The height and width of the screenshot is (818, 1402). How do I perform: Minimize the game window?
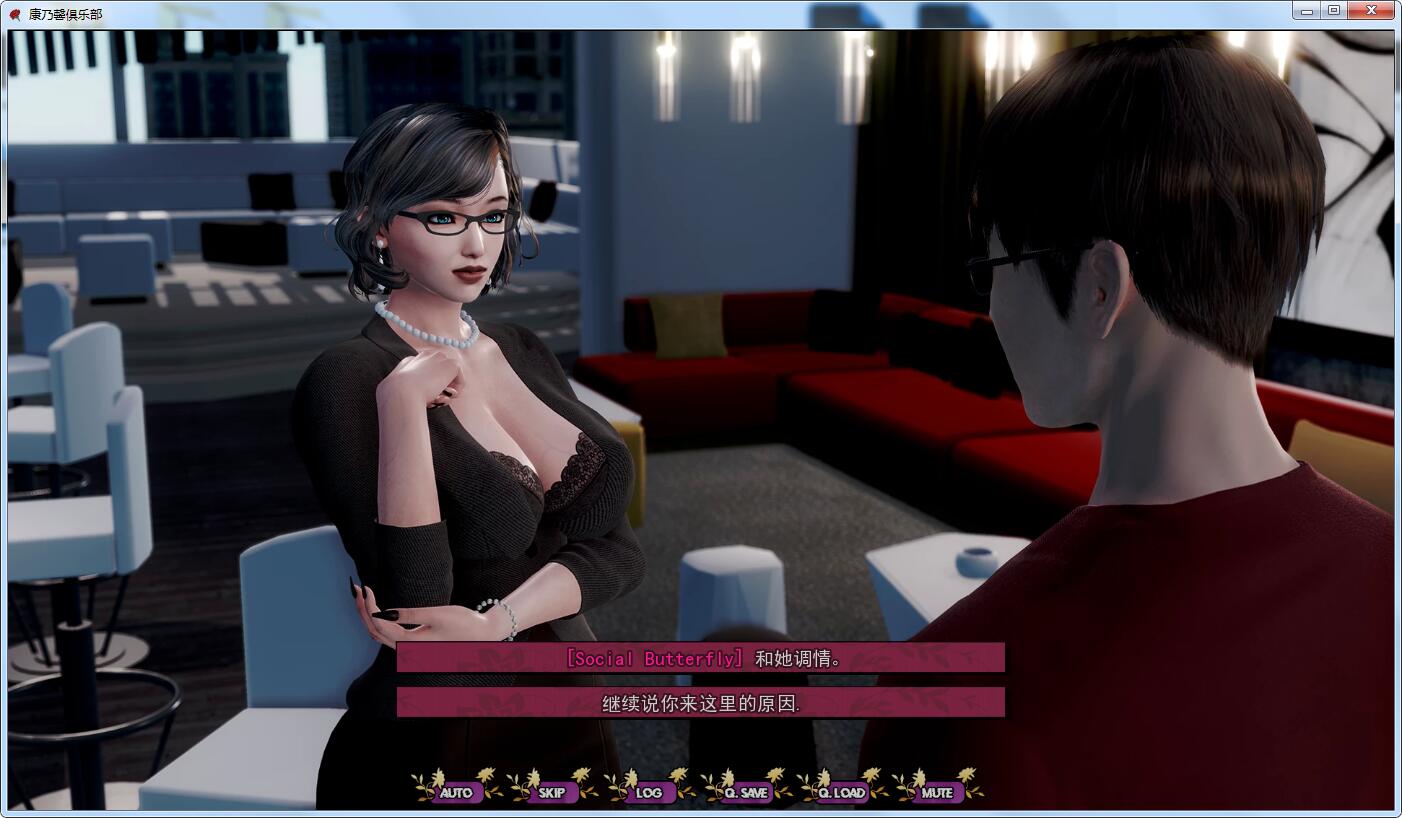1307,10
